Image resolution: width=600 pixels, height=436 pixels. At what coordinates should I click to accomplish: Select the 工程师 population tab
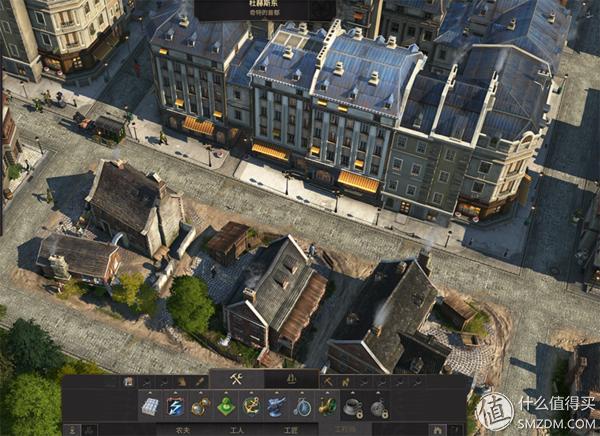(x=345, y=429)
